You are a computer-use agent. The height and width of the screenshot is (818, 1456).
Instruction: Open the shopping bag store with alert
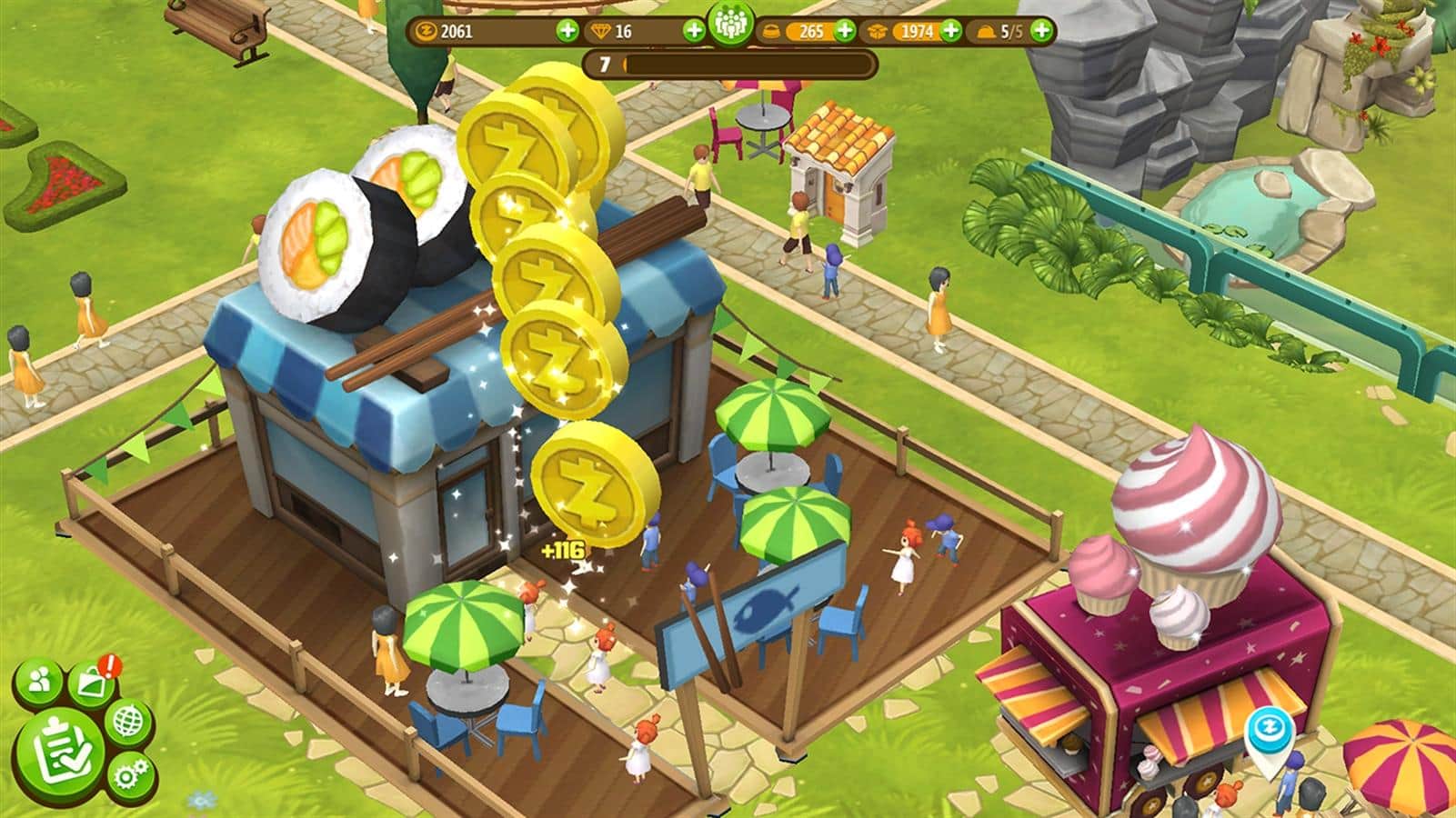(93, 682)
